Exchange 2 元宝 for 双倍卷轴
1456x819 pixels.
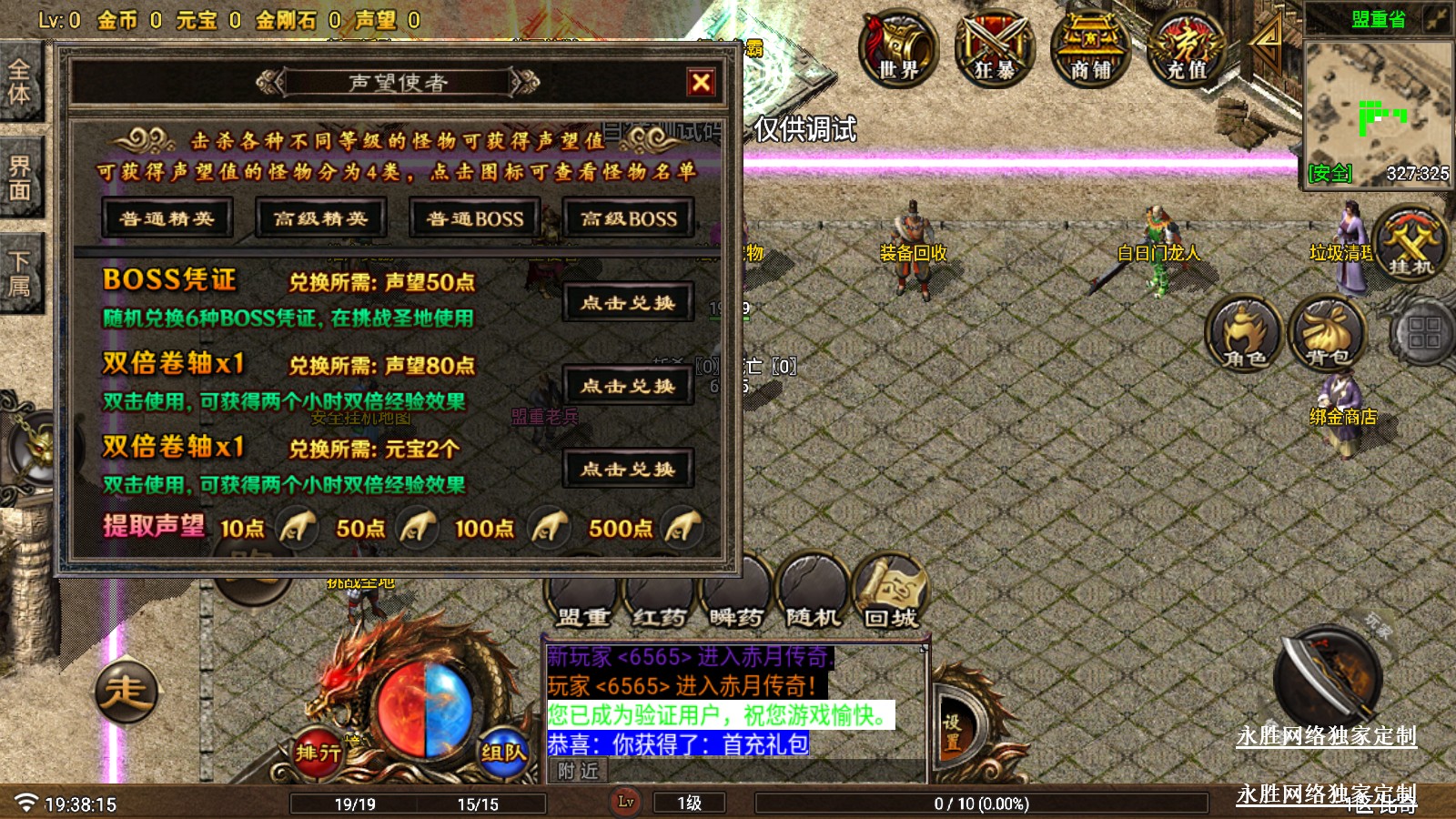[628, 470]
